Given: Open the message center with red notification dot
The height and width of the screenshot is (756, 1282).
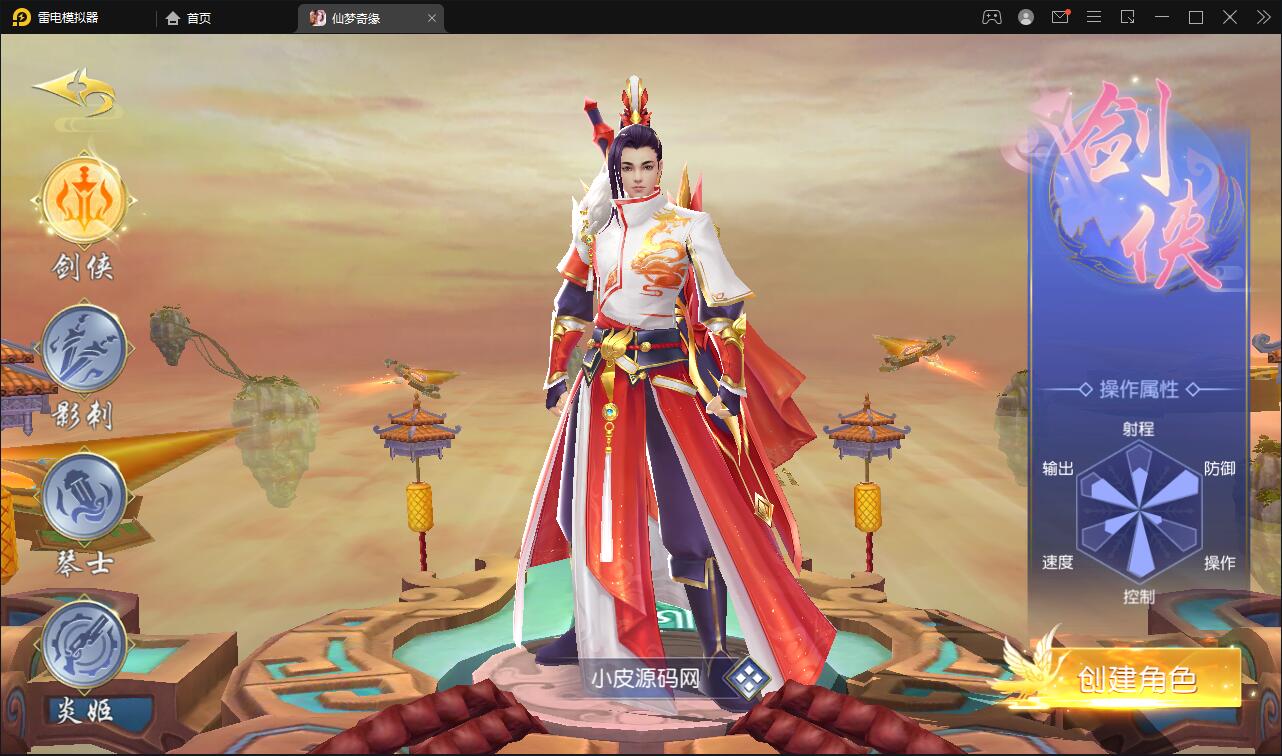Looking at the screenshot, I should 1060,17.
